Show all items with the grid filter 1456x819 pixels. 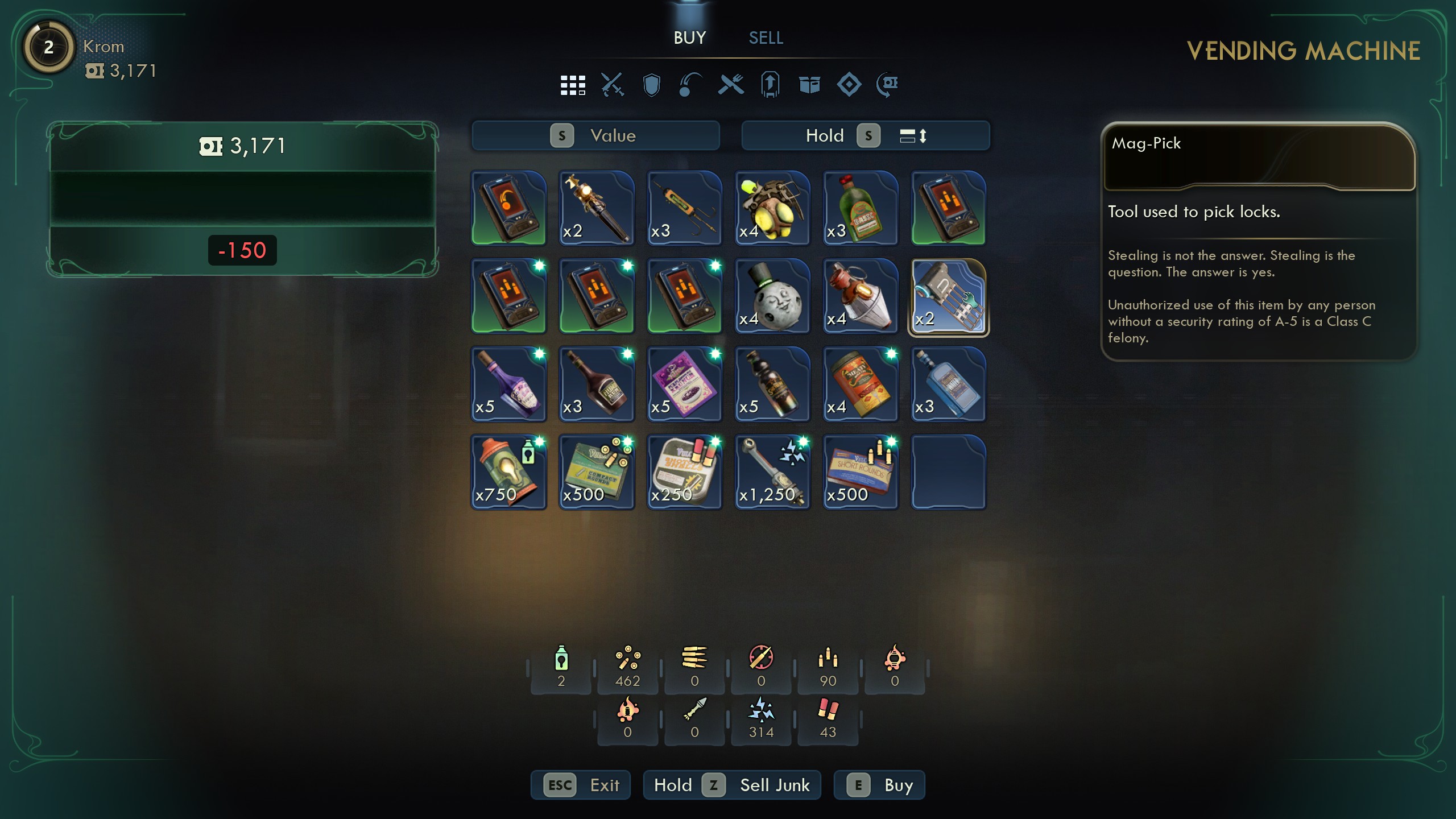[573, 85]
